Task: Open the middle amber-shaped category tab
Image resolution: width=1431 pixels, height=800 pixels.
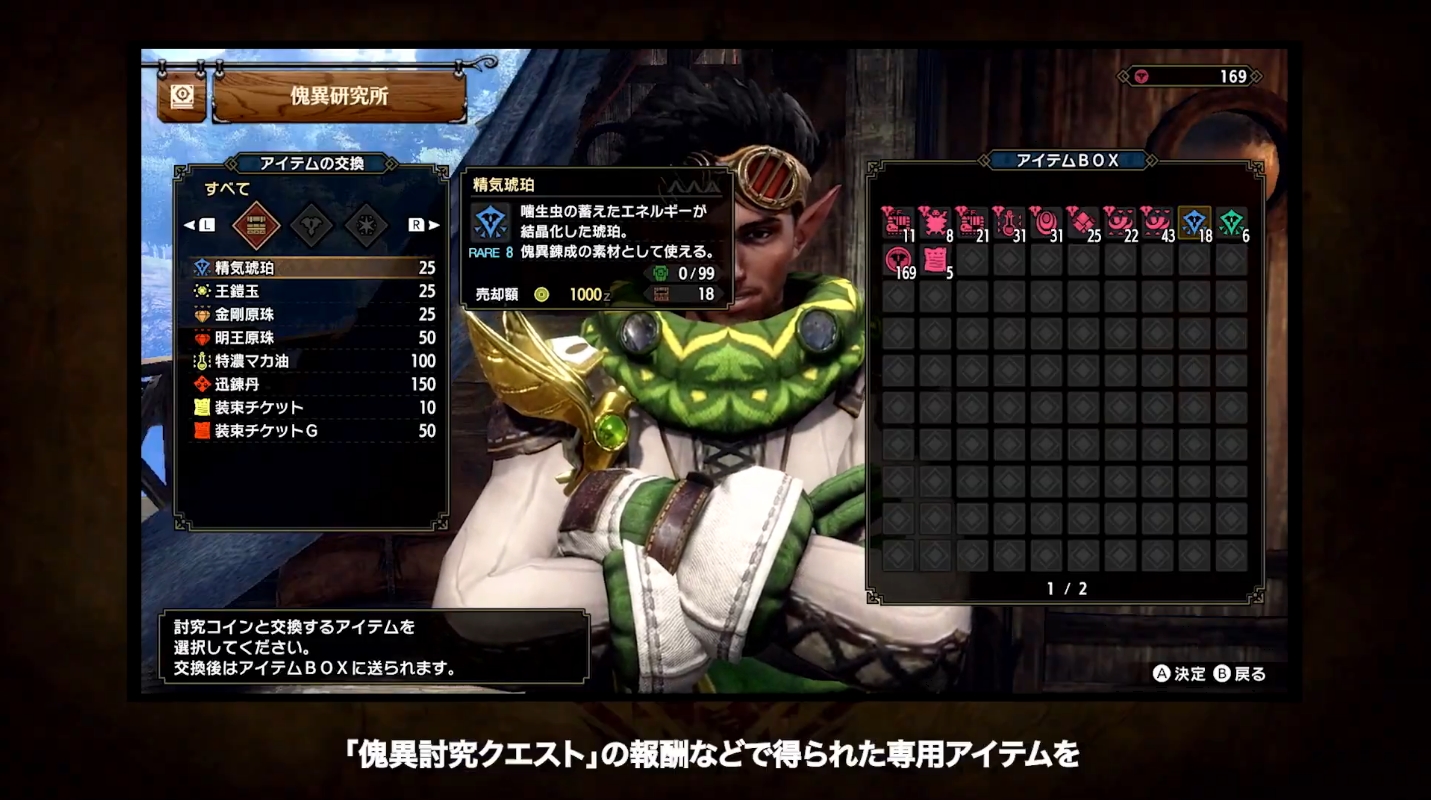Action: tap(311, 225)
